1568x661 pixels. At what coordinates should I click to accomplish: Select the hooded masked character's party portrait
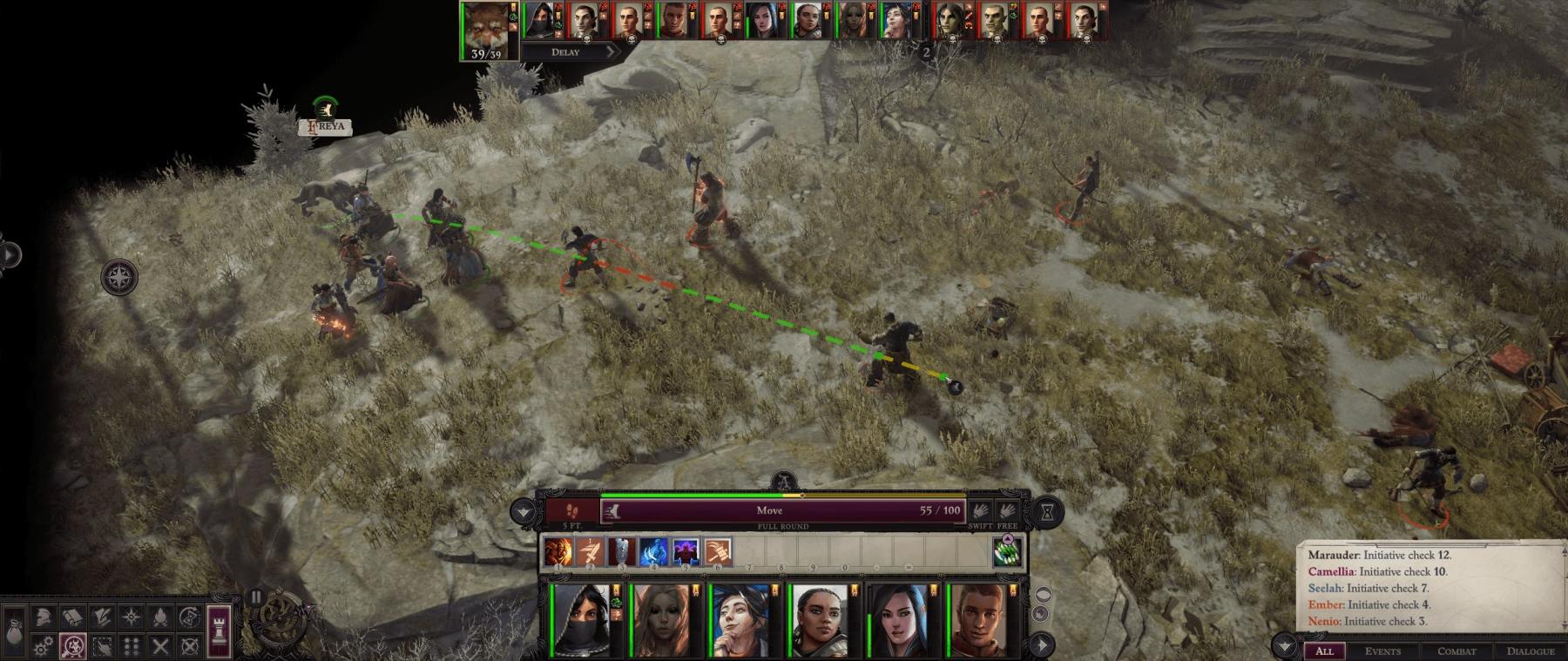click(x=580, y=620)
